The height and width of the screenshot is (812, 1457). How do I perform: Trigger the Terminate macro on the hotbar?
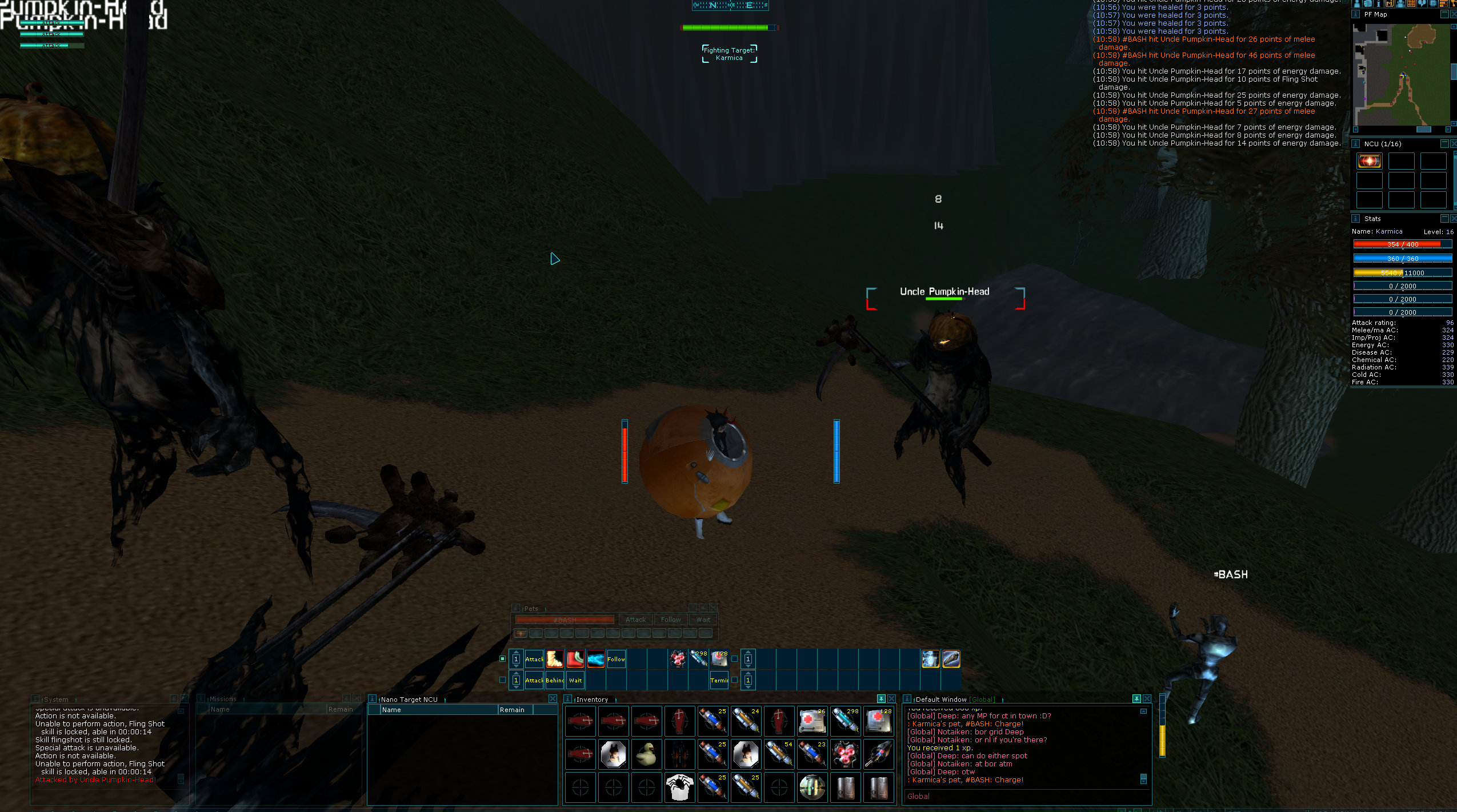(x=719, y=680)
